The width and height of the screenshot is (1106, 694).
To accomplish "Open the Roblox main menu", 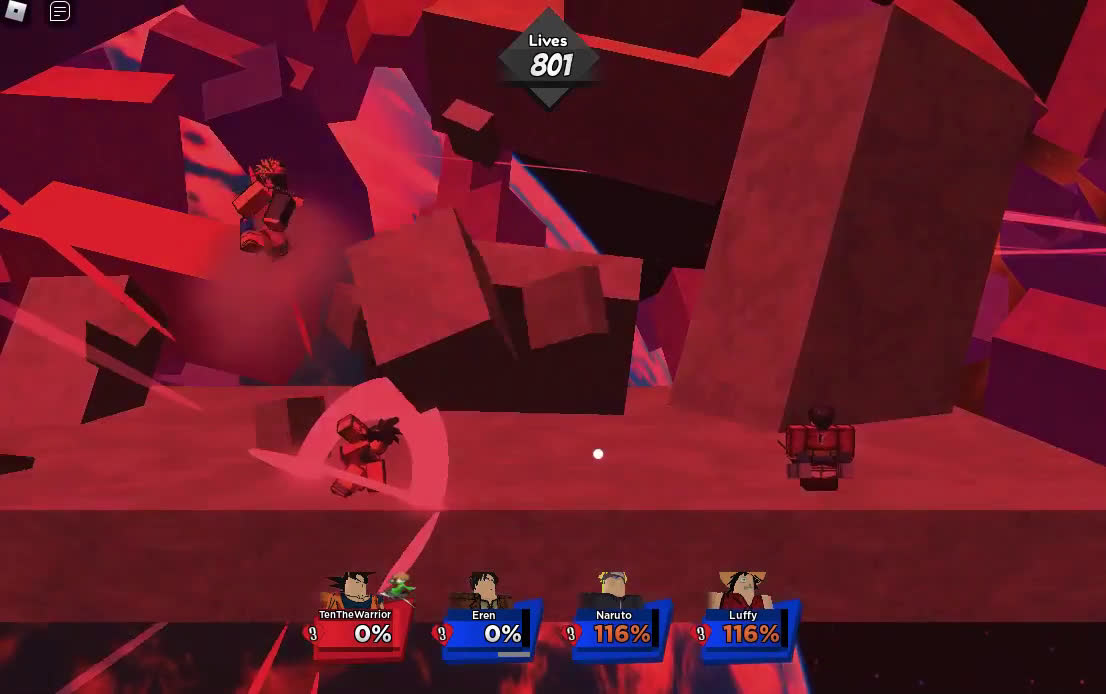I will coord(16,12).
